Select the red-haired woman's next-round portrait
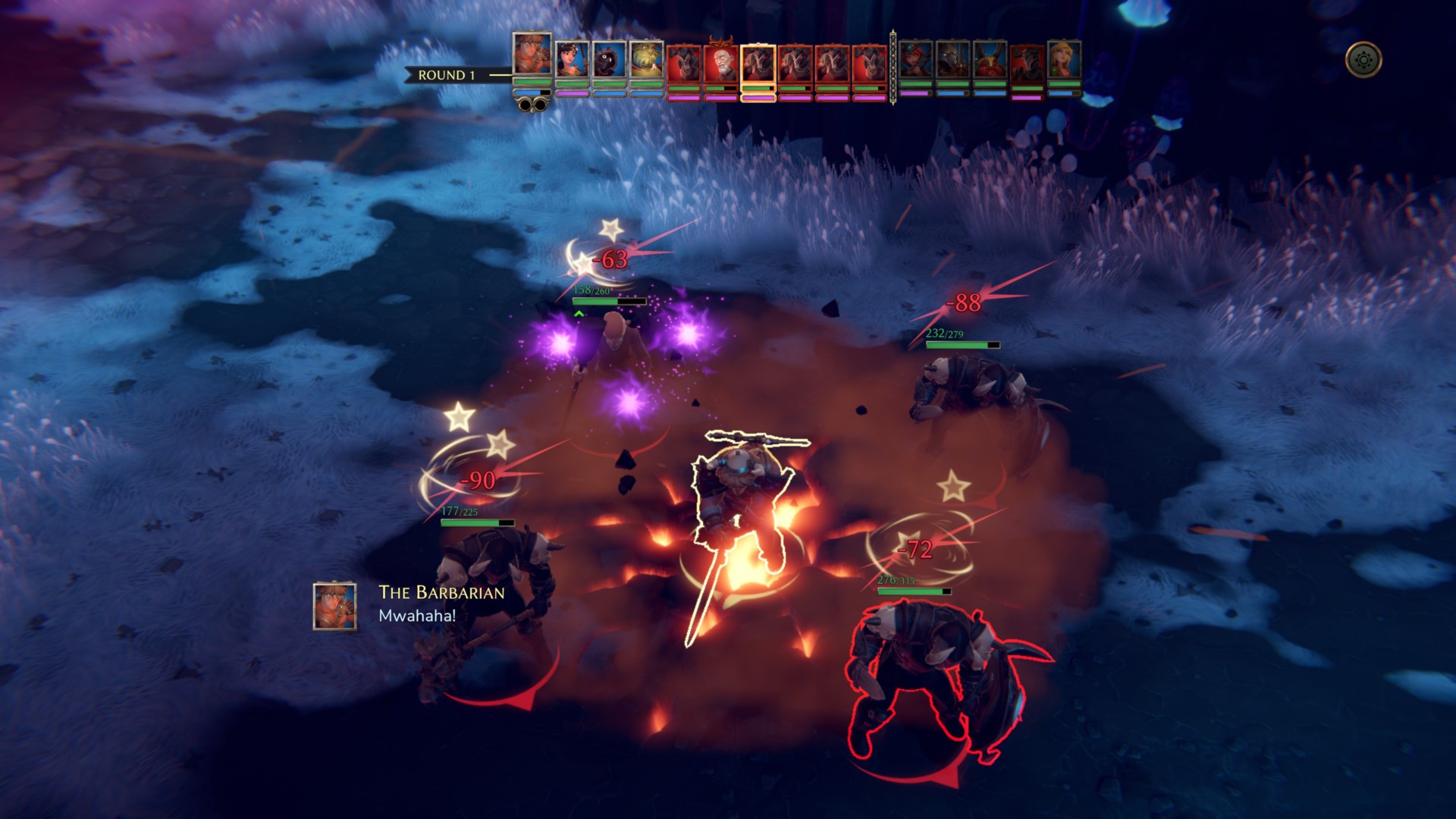The width and height of the screenshot is (1456, 819). pos(915,60)
